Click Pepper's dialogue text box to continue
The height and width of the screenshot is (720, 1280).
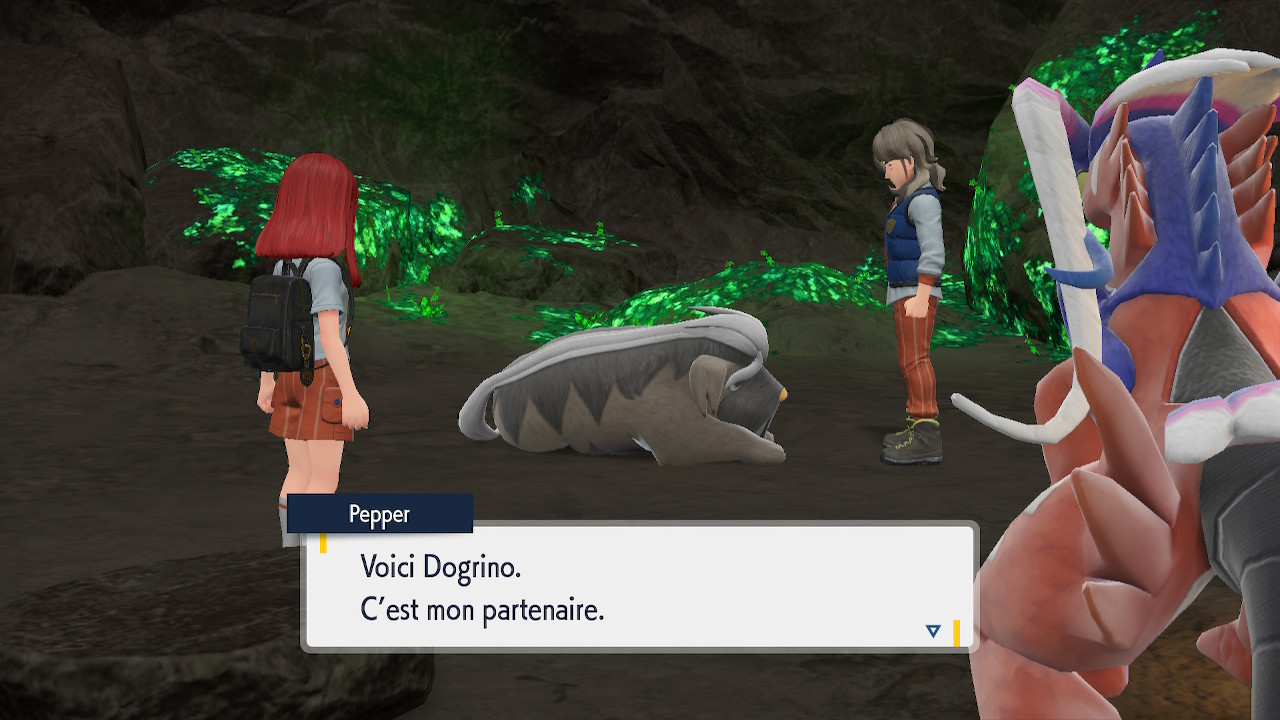coord(638,587)
